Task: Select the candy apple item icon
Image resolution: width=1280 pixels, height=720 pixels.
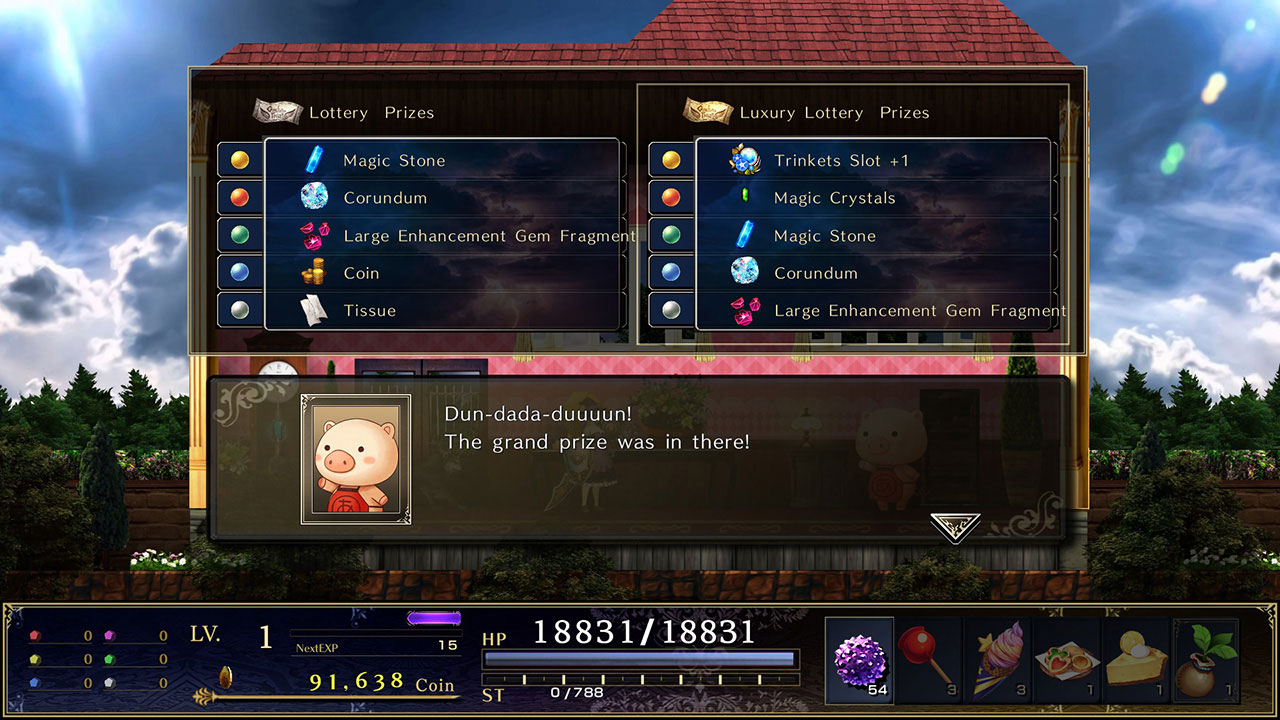Action: [x=926, y=657]
